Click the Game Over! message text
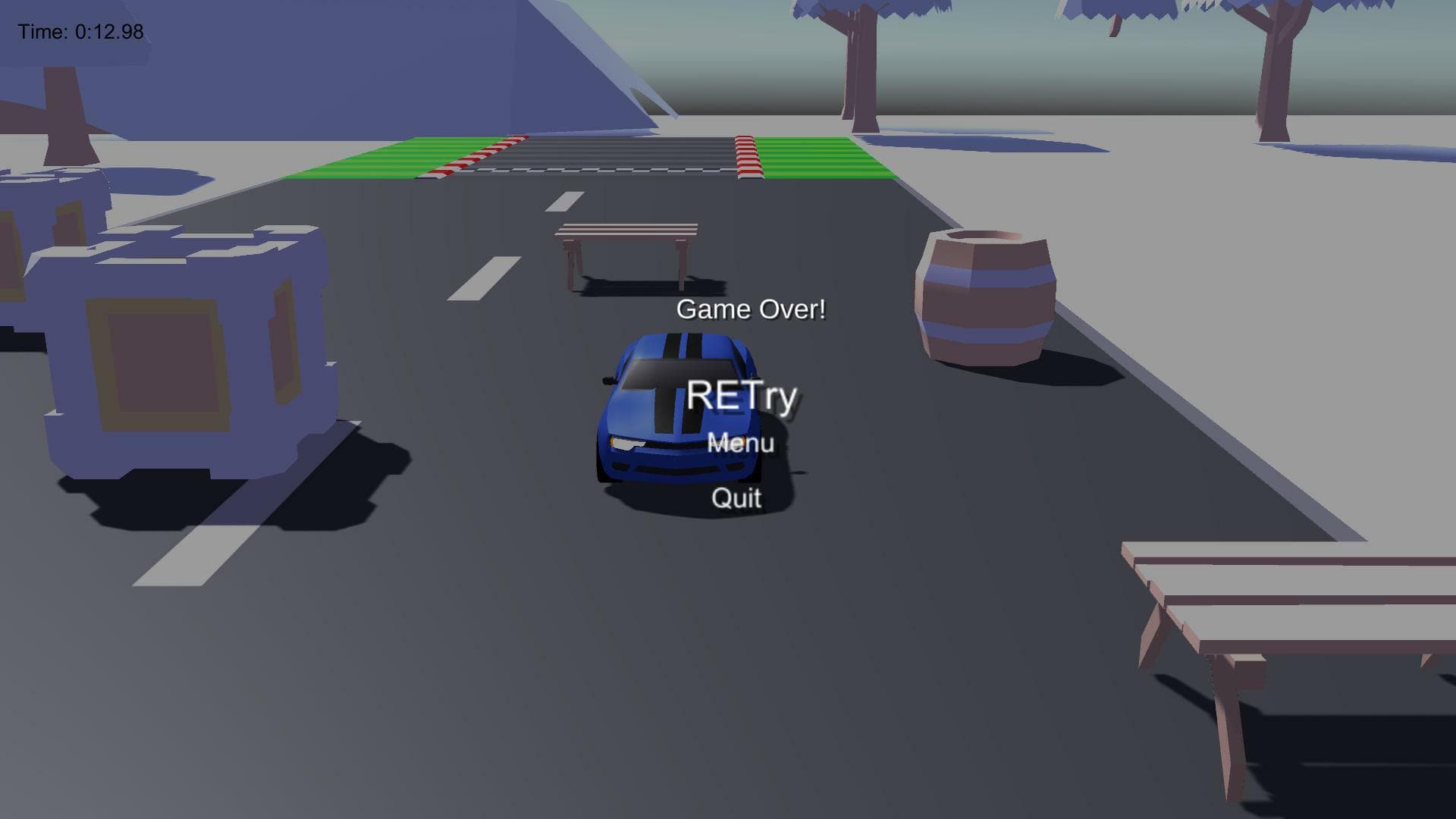 tap(751, 309)
